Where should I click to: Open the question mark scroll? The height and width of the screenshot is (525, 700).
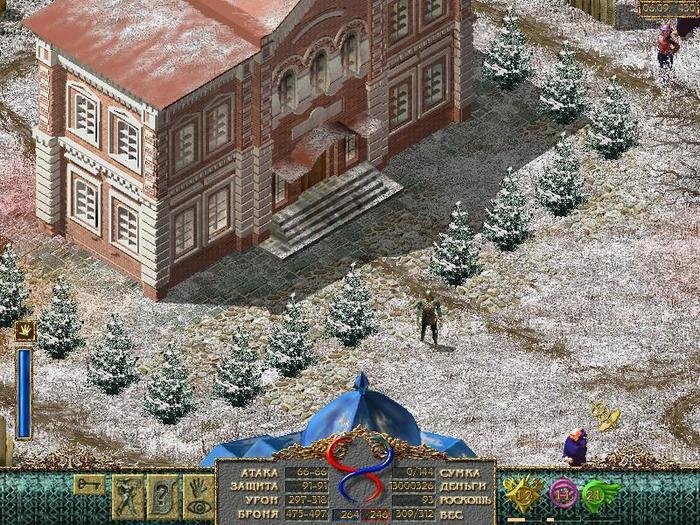pos(162,496)
